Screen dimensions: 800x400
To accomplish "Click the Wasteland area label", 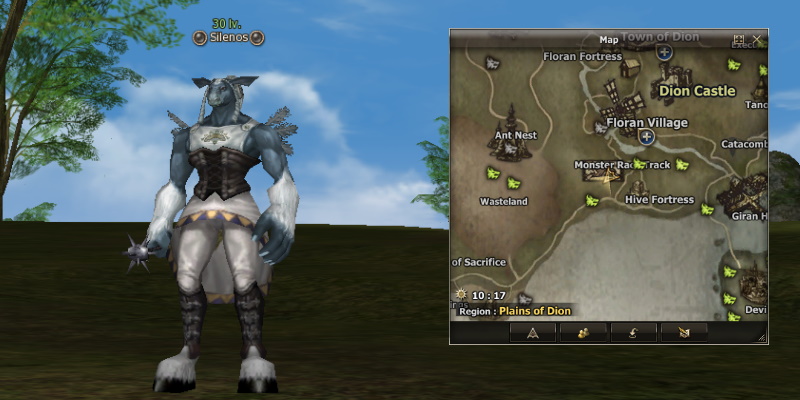I will pyautogui.click(x=503, y=202).
